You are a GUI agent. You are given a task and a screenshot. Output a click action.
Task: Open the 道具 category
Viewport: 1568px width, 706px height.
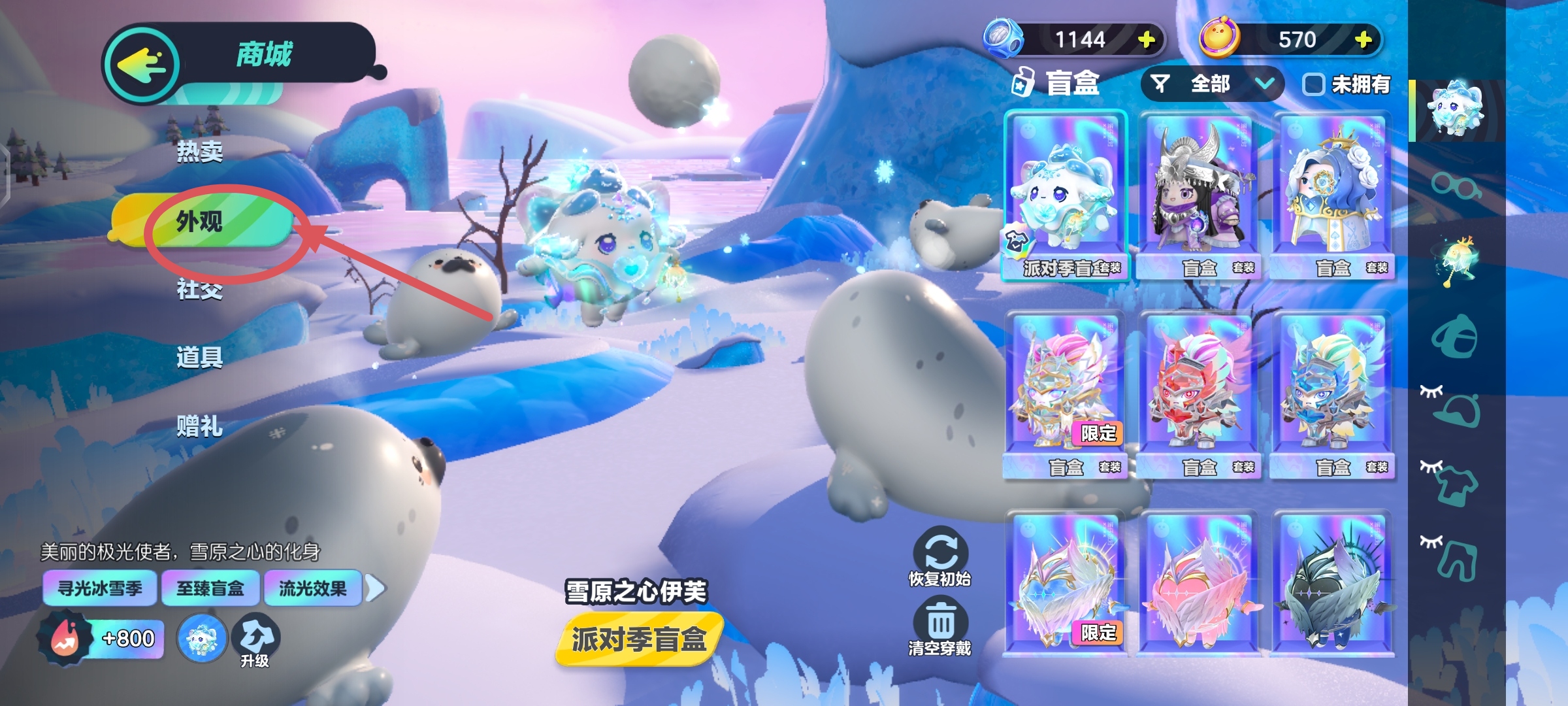click(200, 358)
